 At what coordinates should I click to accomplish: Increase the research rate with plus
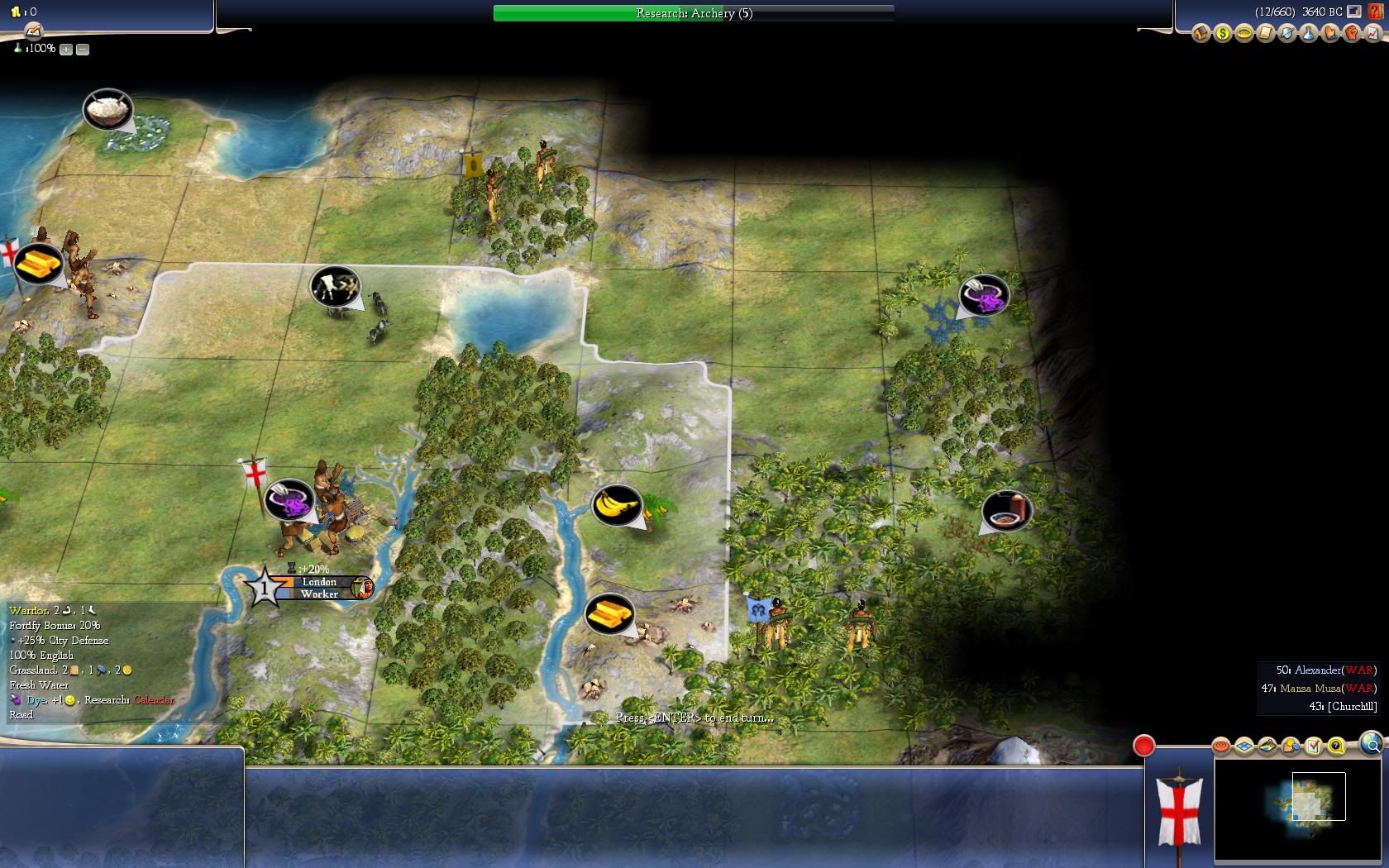pos(66,50)
